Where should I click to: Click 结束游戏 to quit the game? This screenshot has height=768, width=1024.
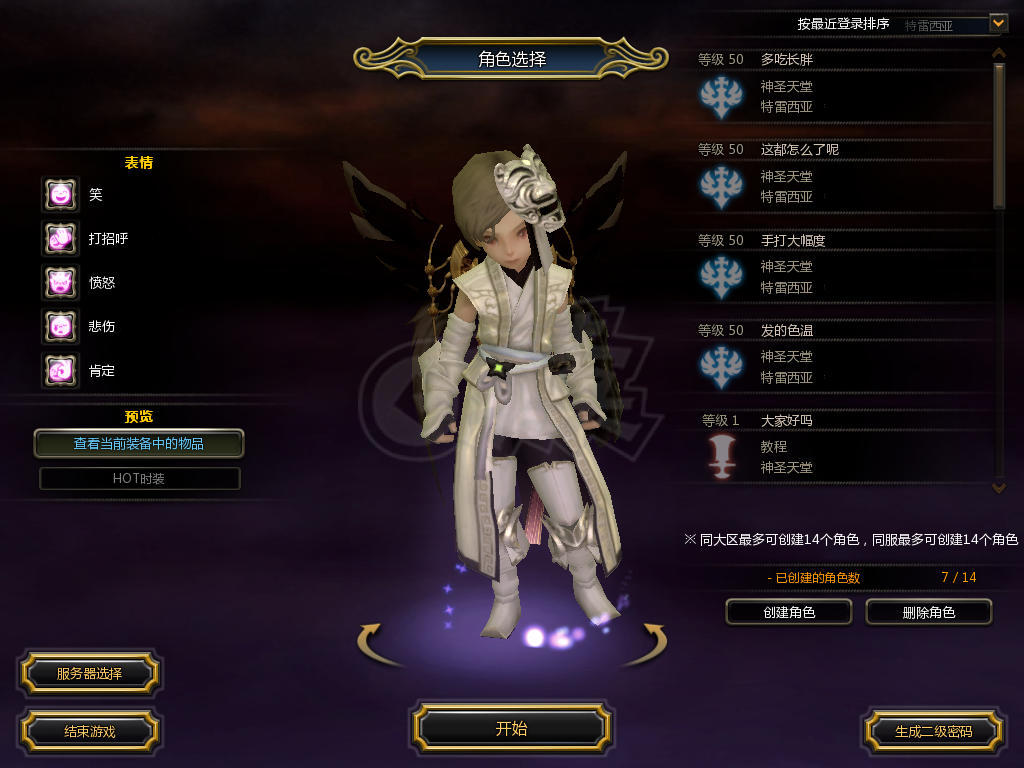click(89, 731)
